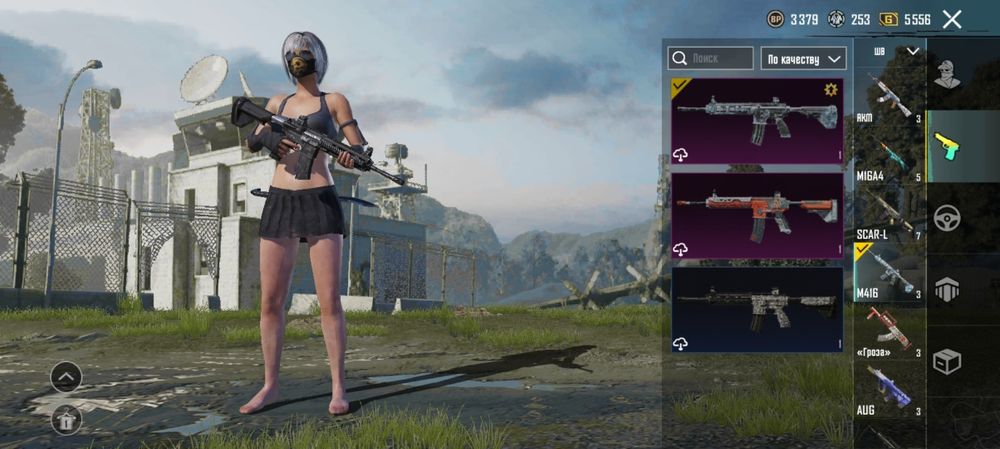Image resolution: width=1000 pixels, height=449 pixels.
Task: Switch to the steering wheel vehicles tab
Action: pos(947,217)
